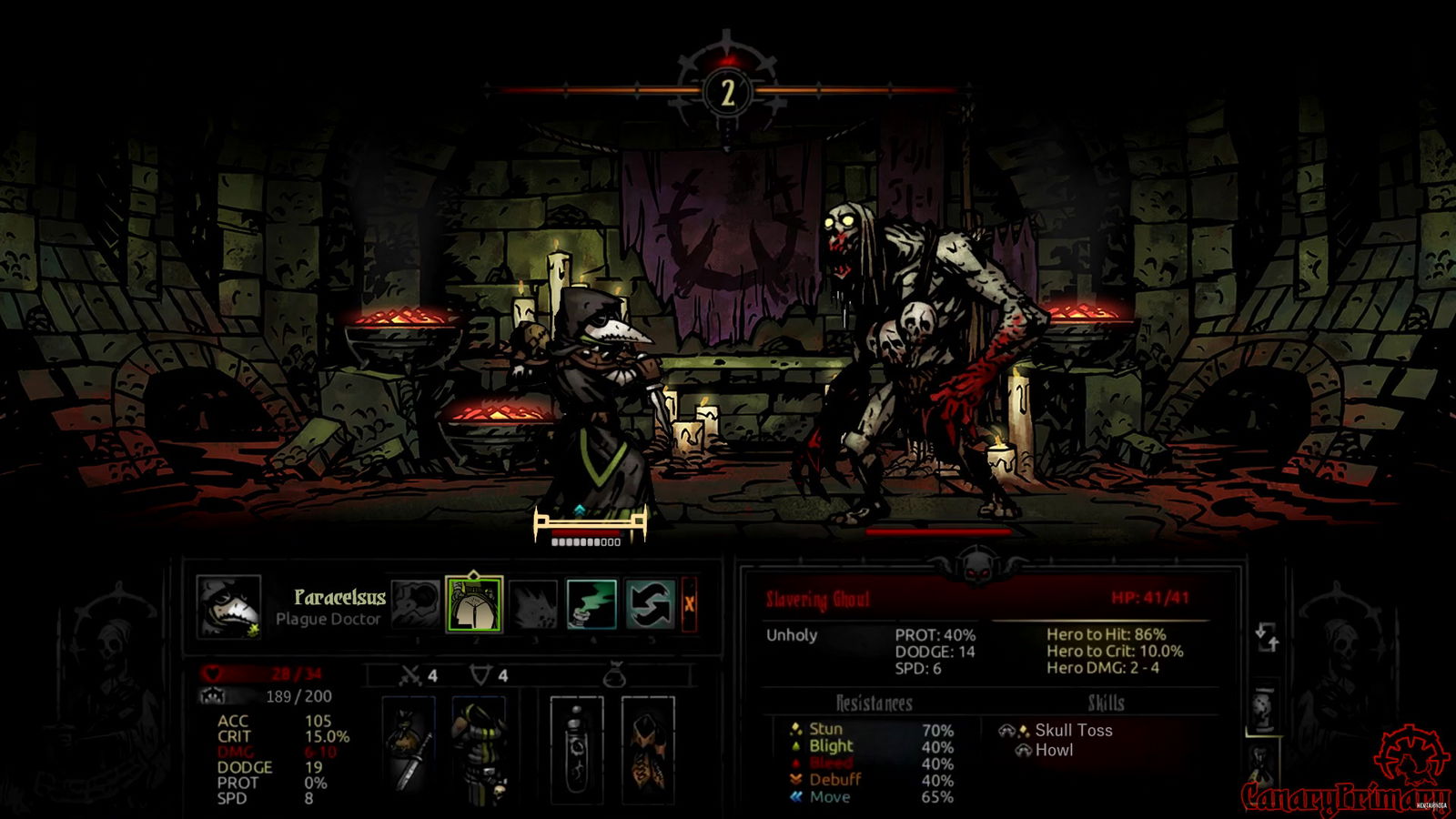Viewport: 1456px width, 819px height.
Task: Click Paracelsus's Plague Doctor portrait
Action: (x=228, y=606)
